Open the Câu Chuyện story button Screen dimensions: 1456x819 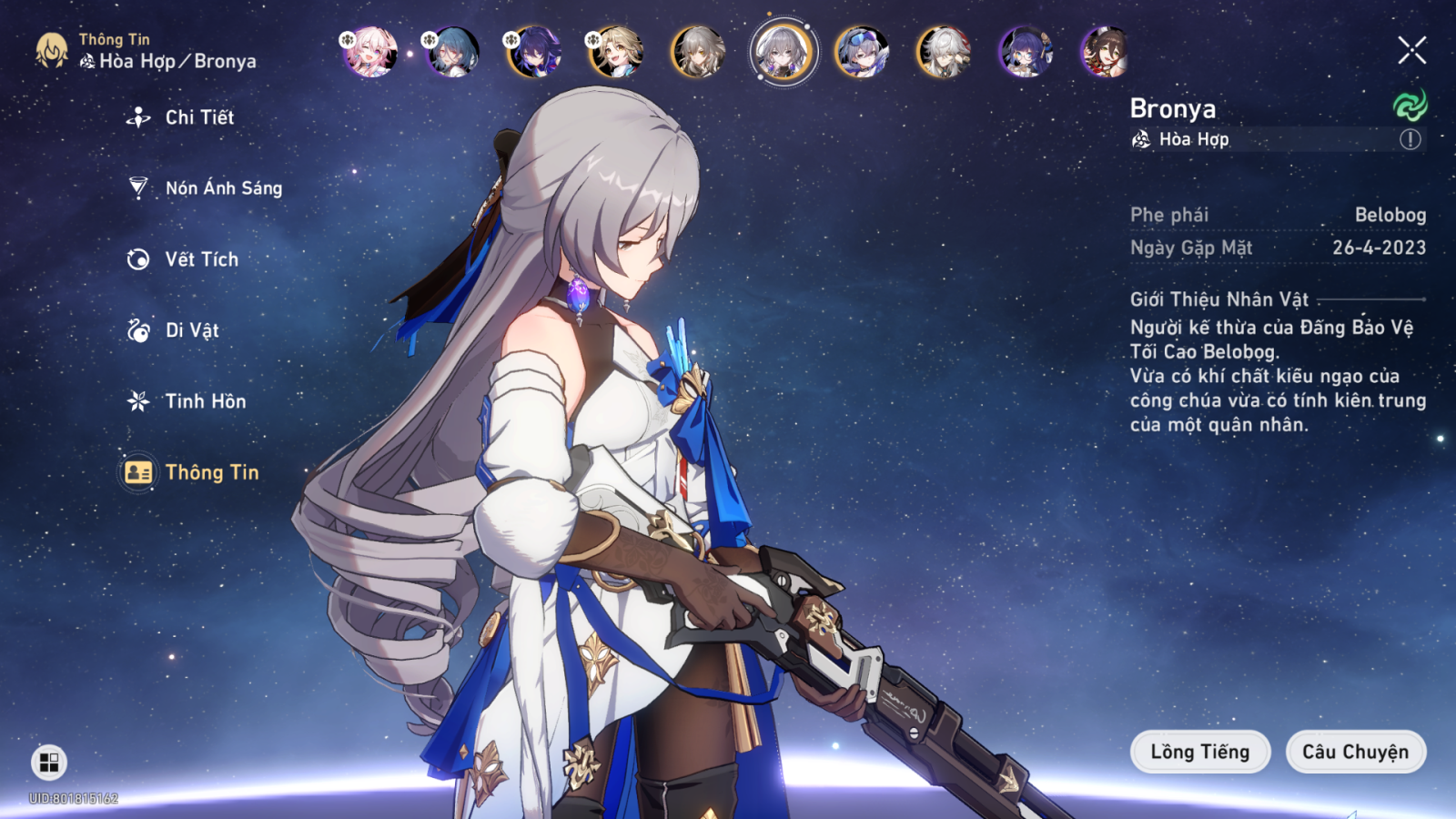click(1355, 752)
